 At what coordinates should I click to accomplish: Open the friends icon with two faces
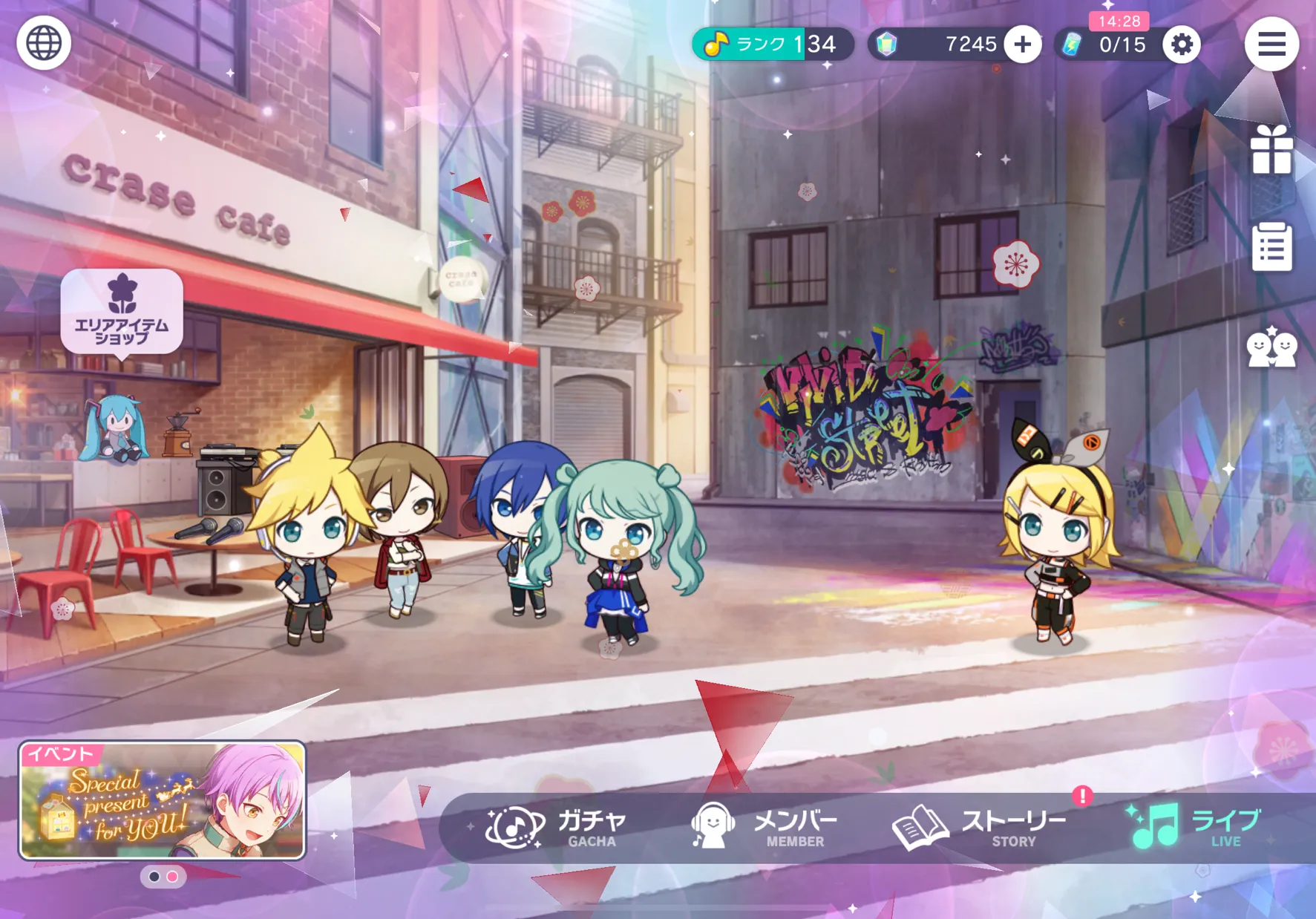1271,347
